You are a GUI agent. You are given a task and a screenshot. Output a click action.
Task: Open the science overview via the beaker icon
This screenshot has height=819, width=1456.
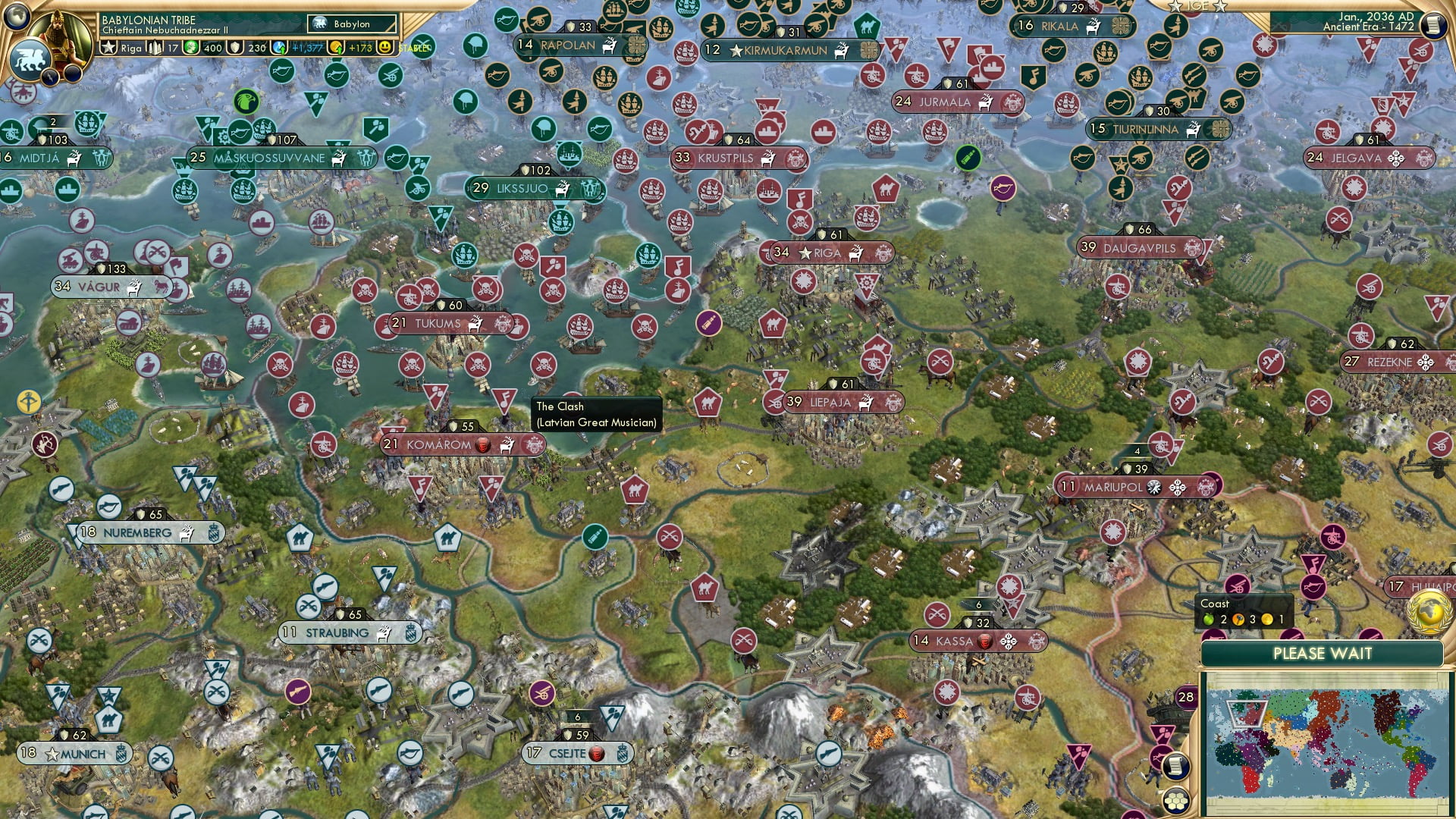tap(278, 45)
